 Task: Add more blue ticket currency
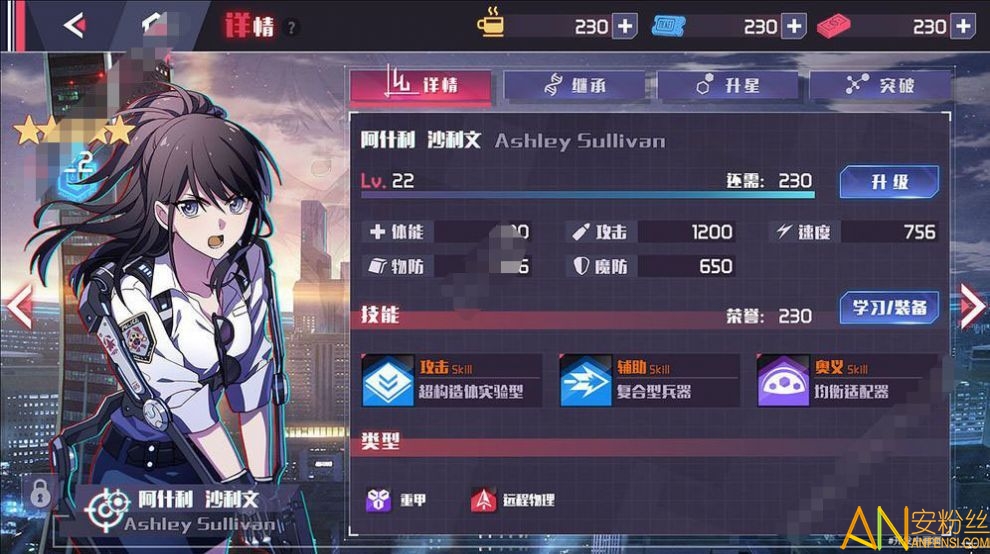(x=793, y=26)
